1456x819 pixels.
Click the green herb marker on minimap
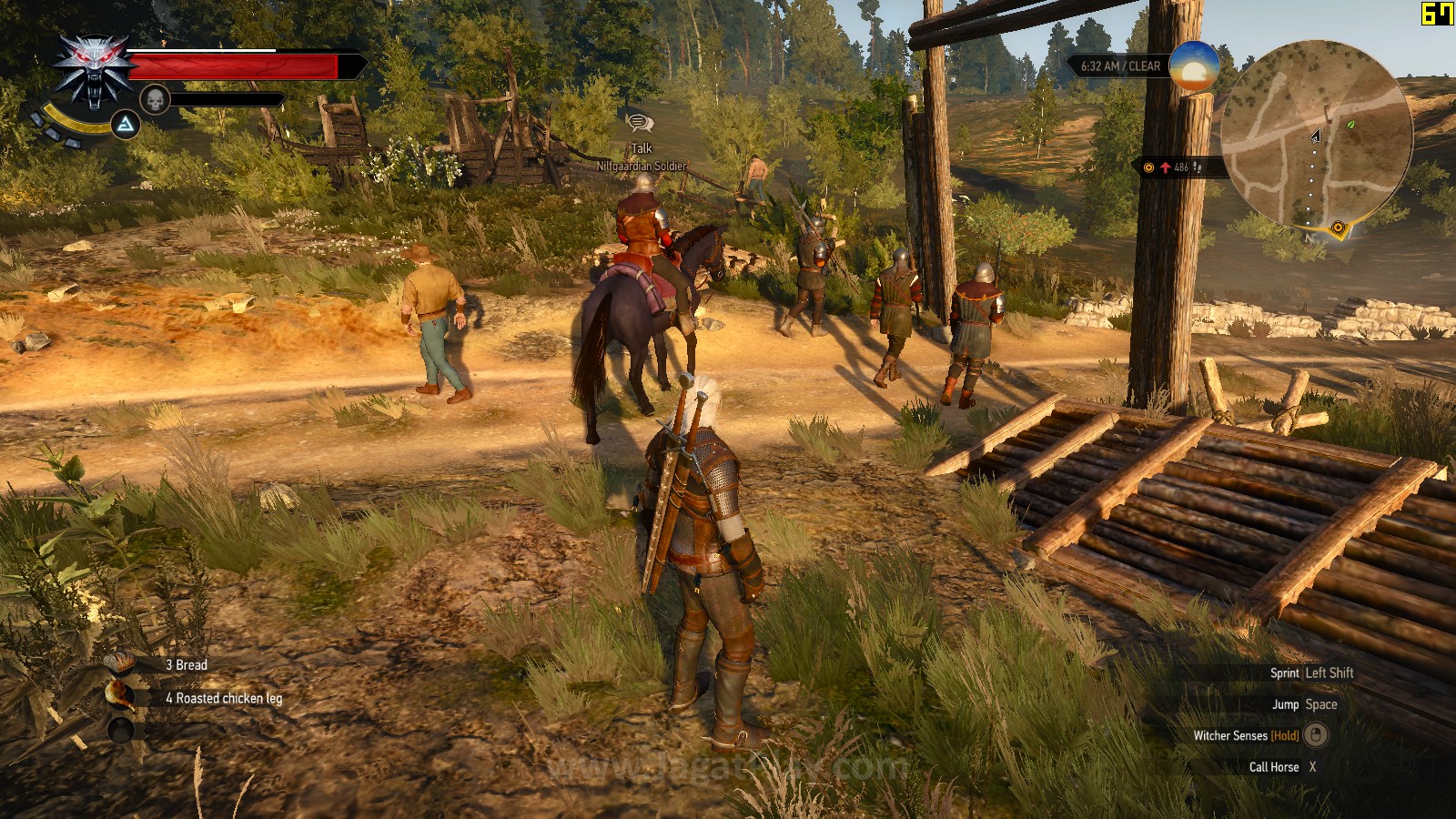pos(1350,124)
